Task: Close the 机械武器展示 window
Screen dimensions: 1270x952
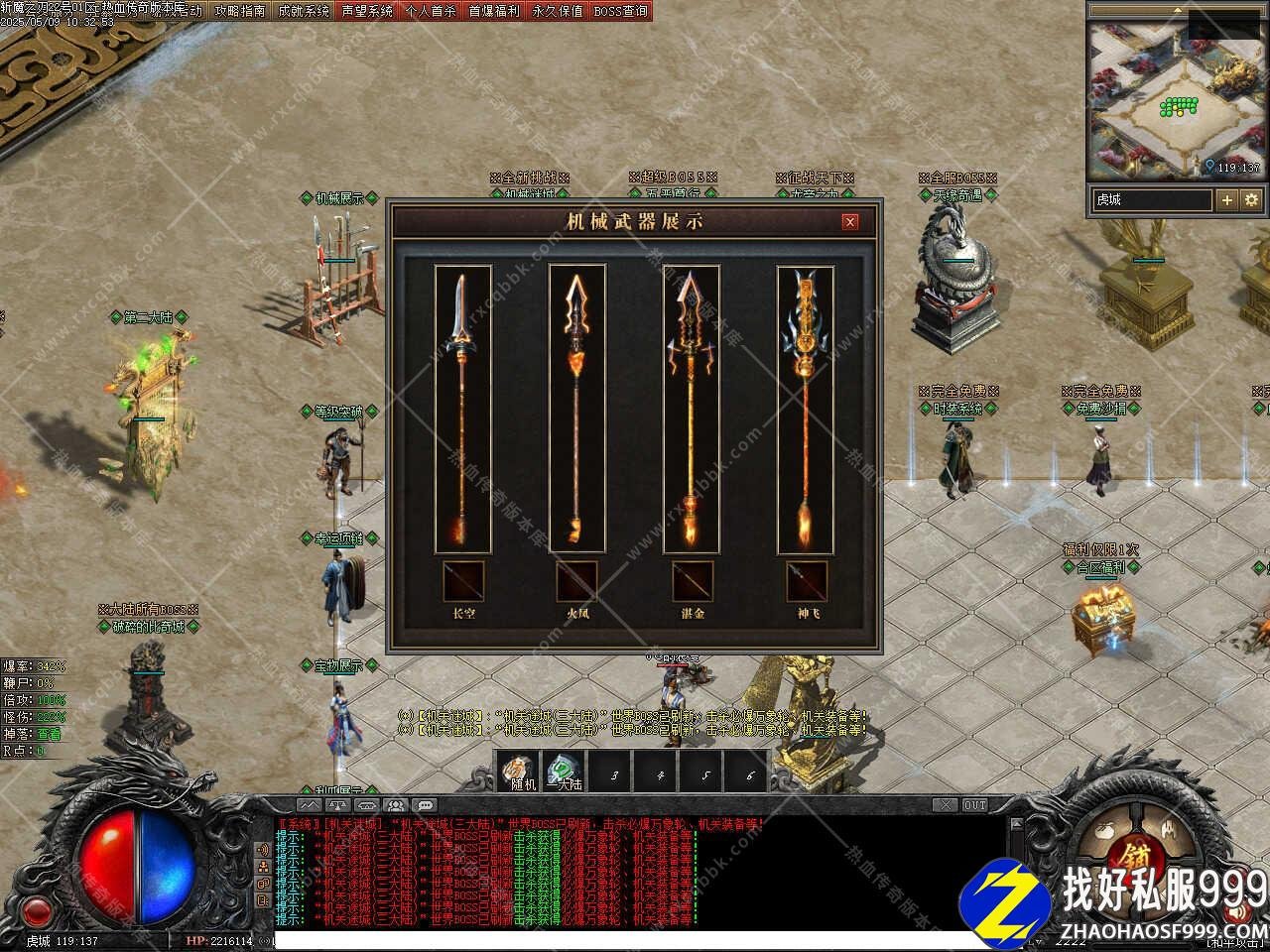Action: coord(849,222)
